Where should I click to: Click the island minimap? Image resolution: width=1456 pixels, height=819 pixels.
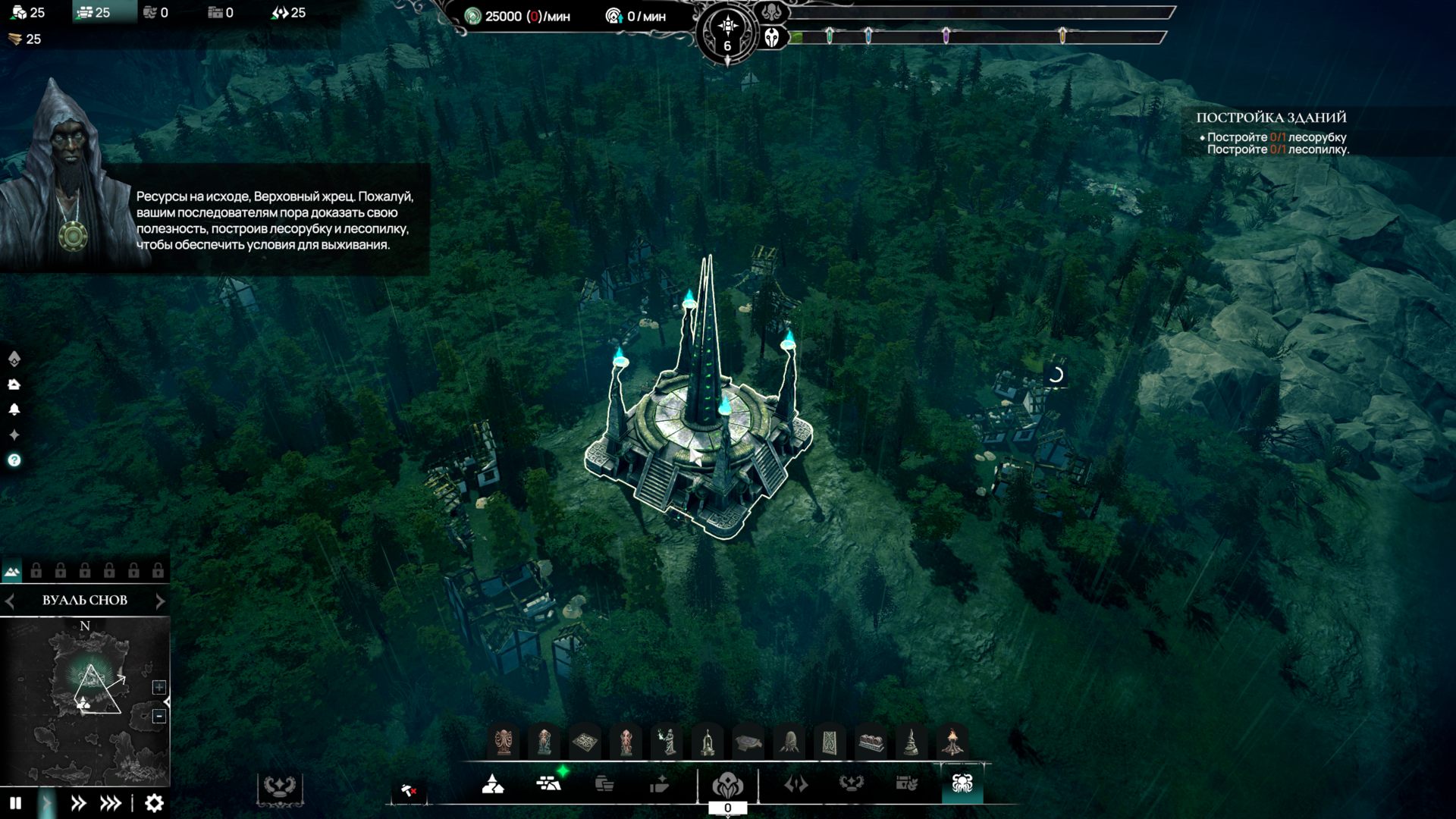(85, 701)
